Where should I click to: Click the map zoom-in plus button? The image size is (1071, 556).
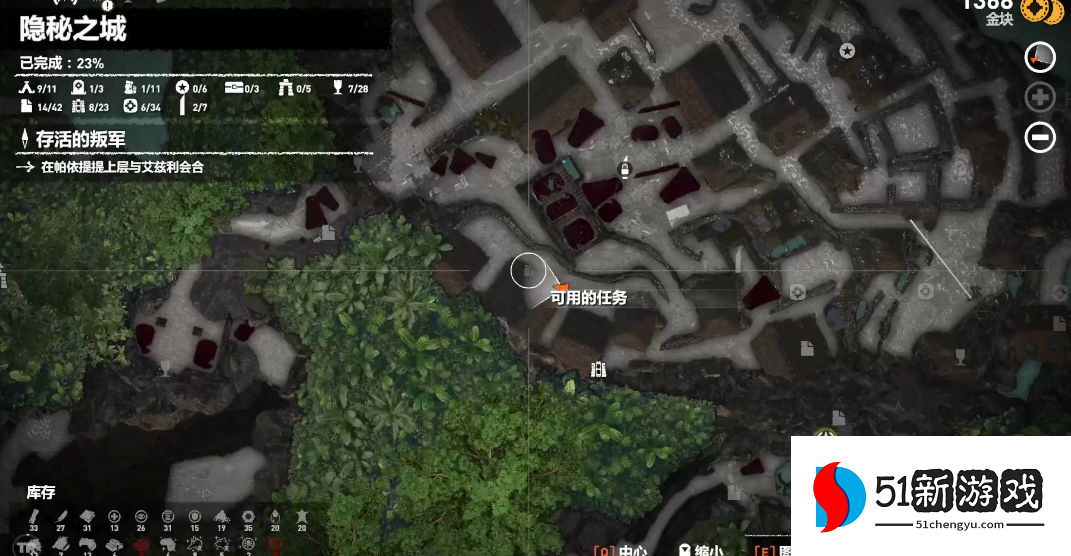[x=1040, y=97]
